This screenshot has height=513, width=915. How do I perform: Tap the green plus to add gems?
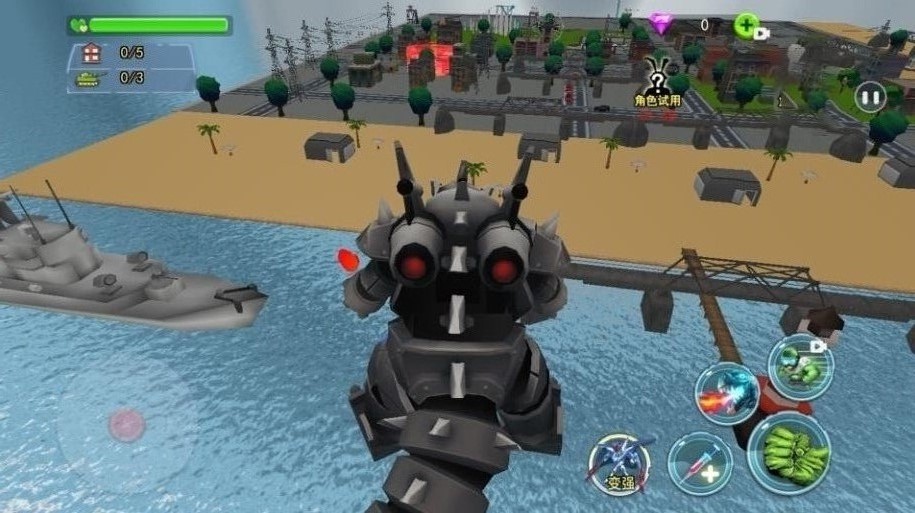[746, 26]
